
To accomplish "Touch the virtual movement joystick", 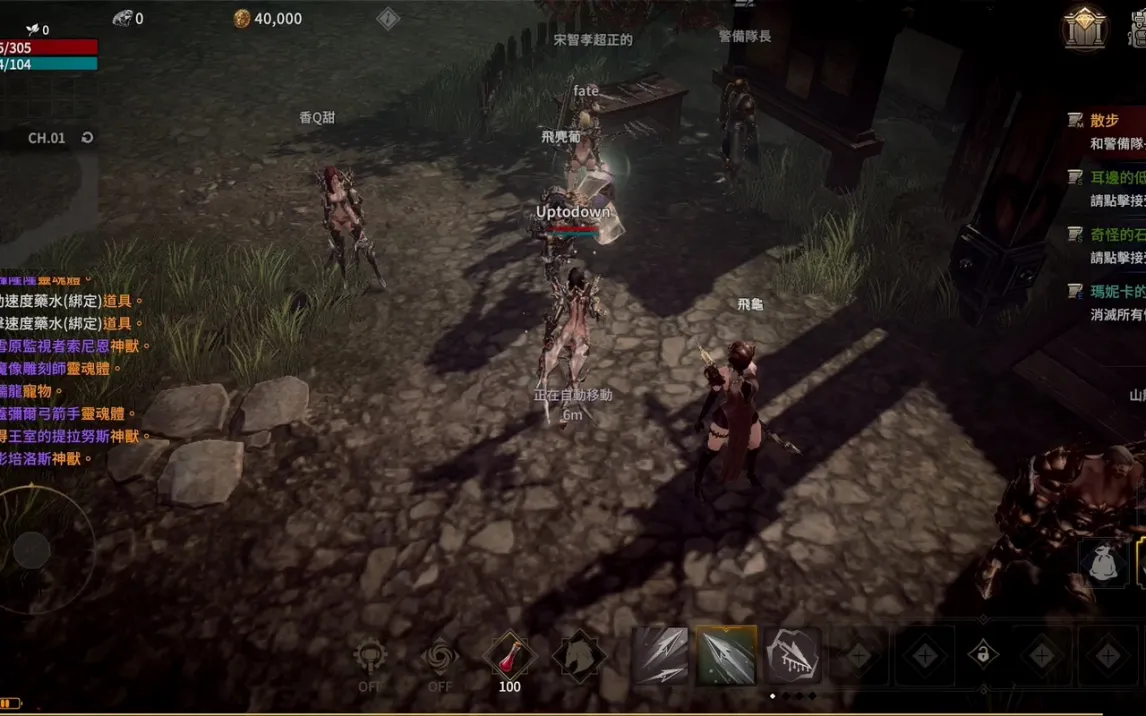I will pos(33,550).
